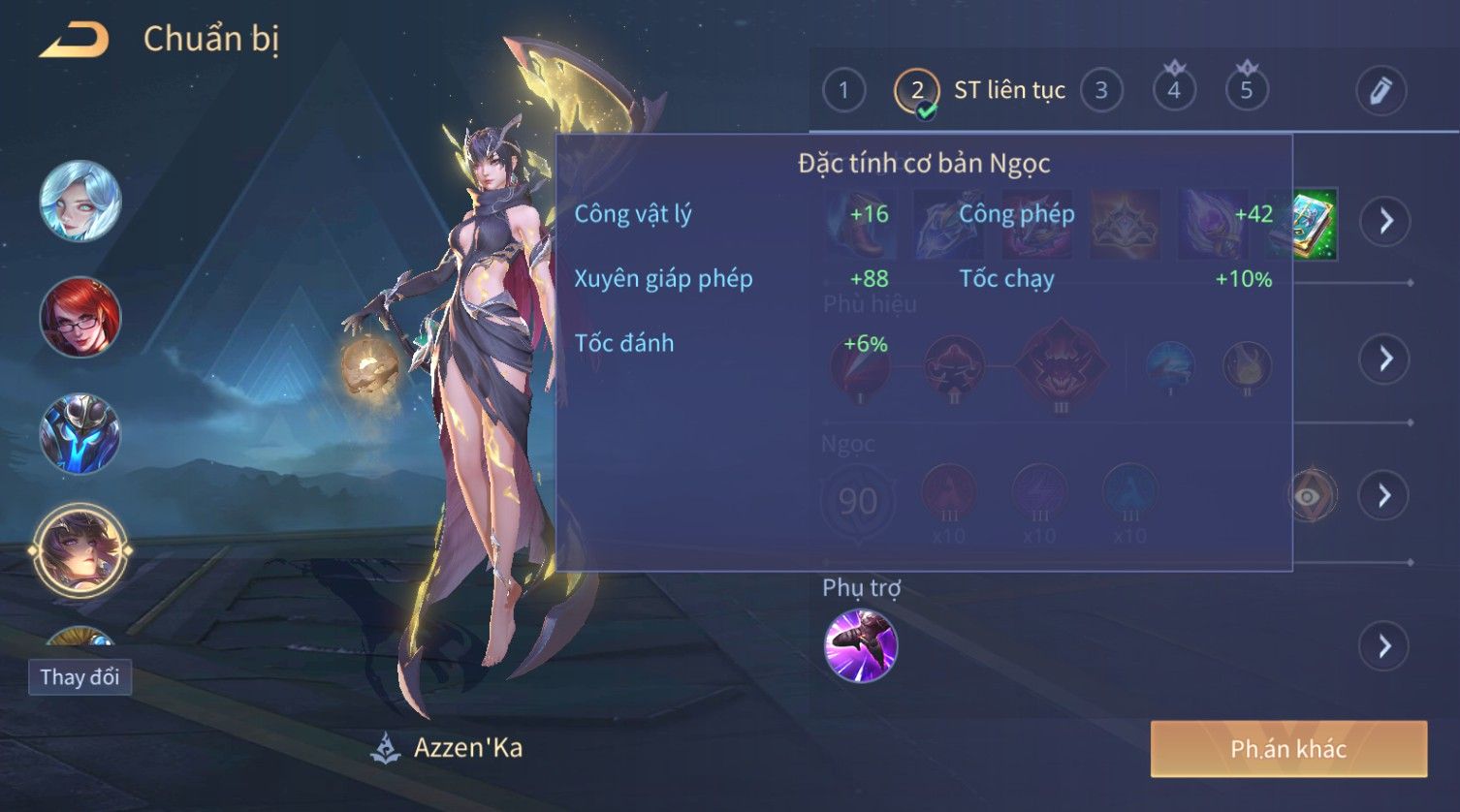Select preset slot 1

coord(843,90)
